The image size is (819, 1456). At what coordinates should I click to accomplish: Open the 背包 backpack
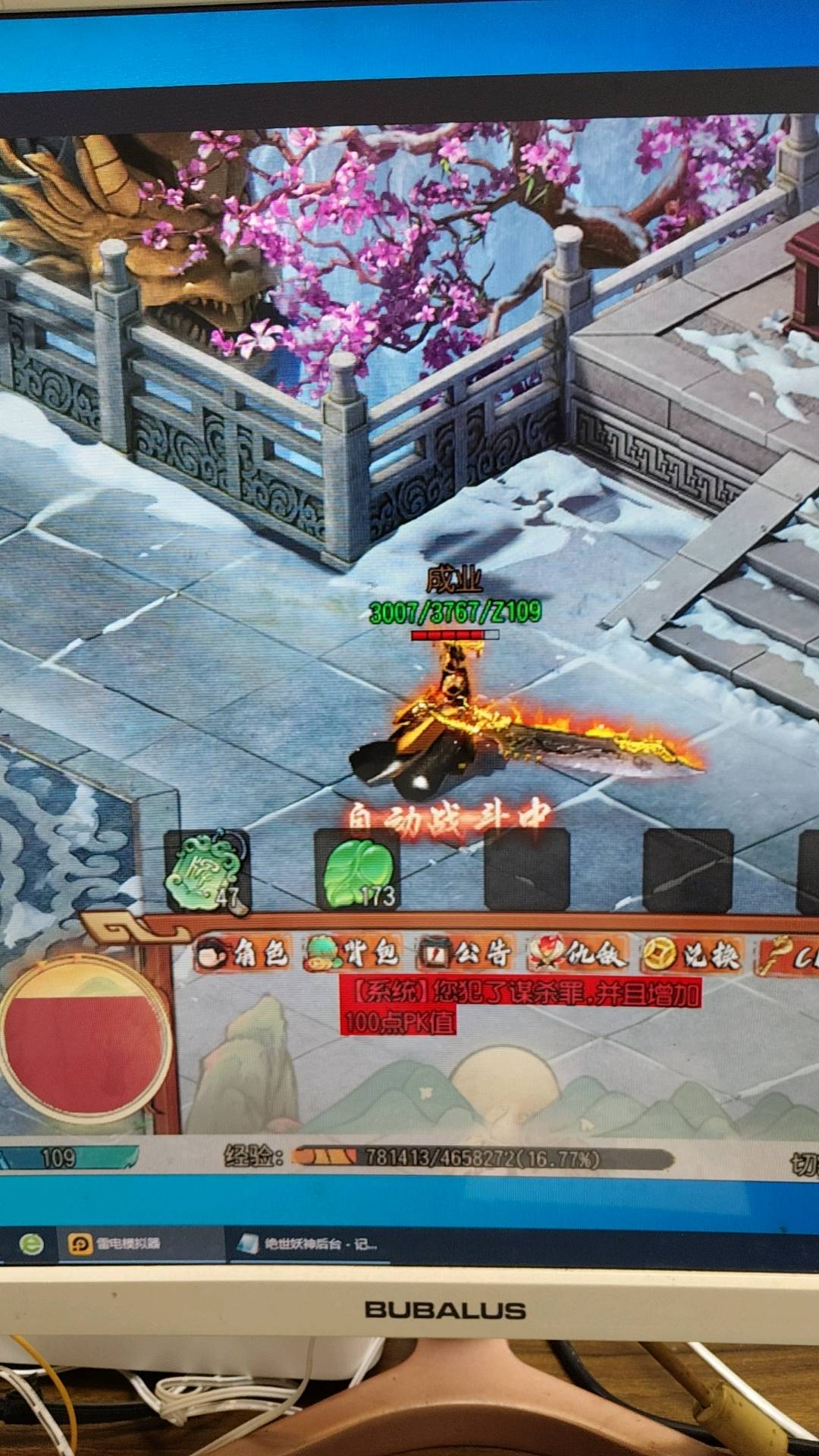coord(353,955)
